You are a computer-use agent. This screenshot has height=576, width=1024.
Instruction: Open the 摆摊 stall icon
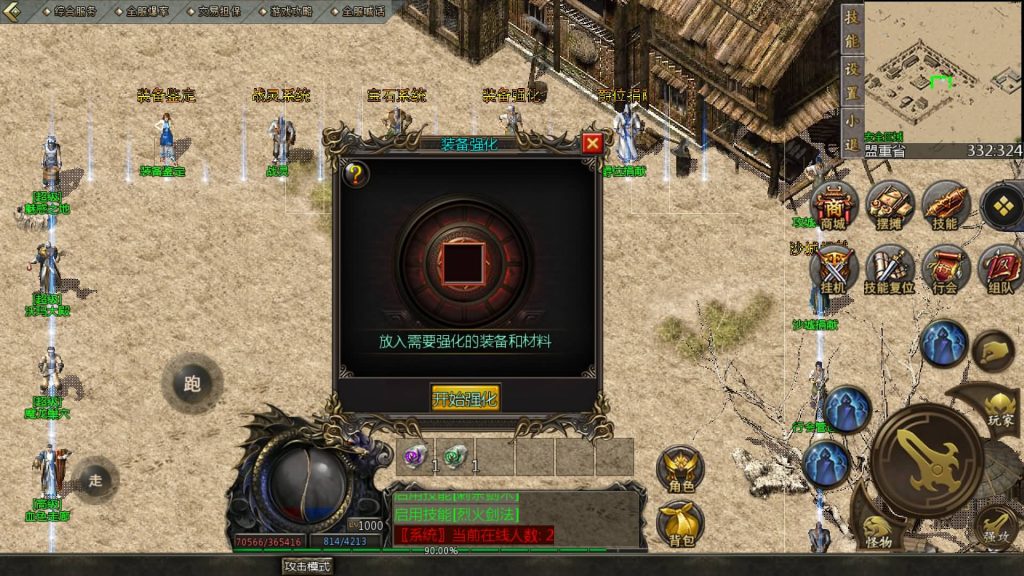(x=889, y=207)
